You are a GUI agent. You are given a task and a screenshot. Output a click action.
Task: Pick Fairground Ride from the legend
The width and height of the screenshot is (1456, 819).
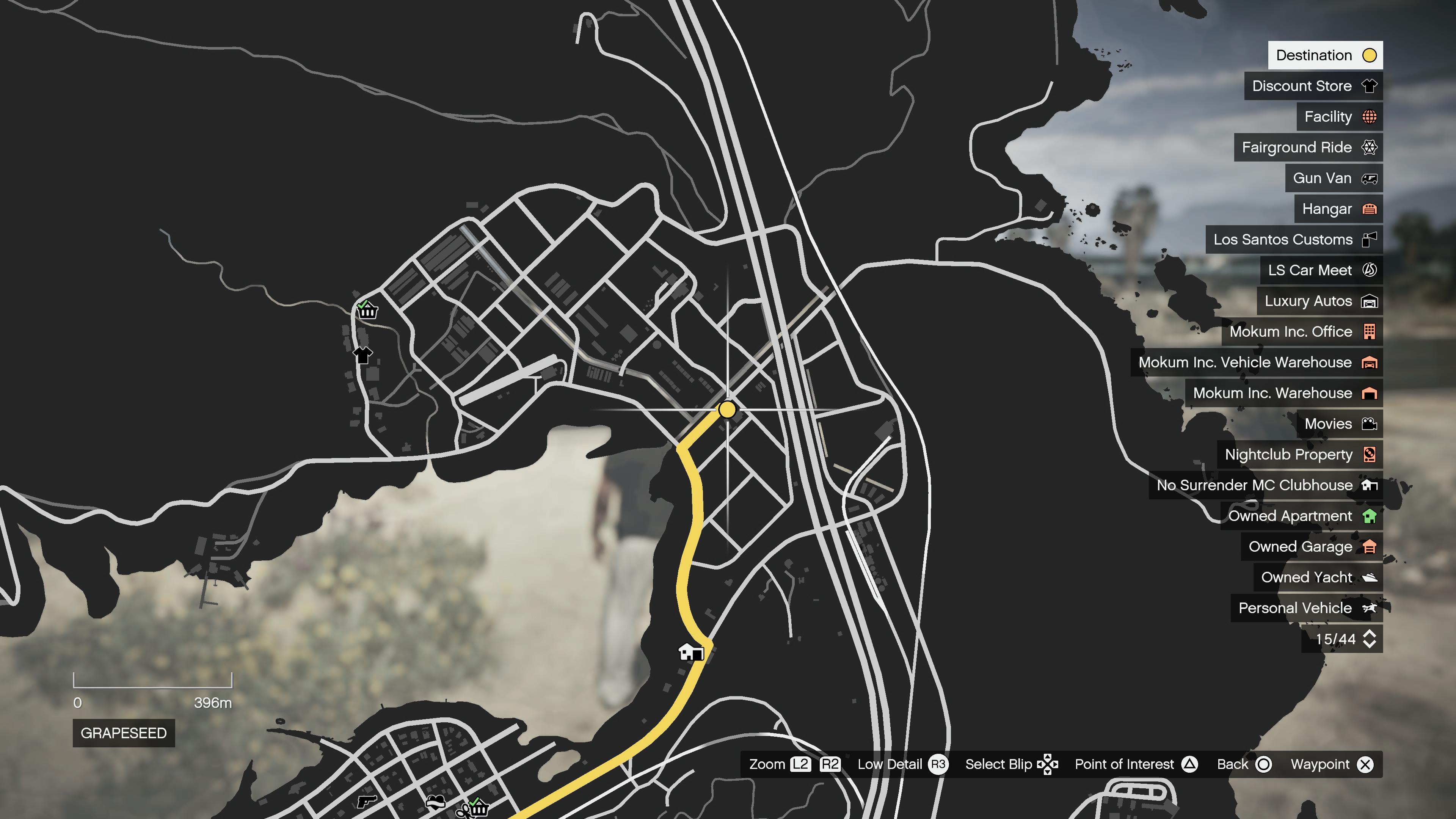tap(1308, 147)
